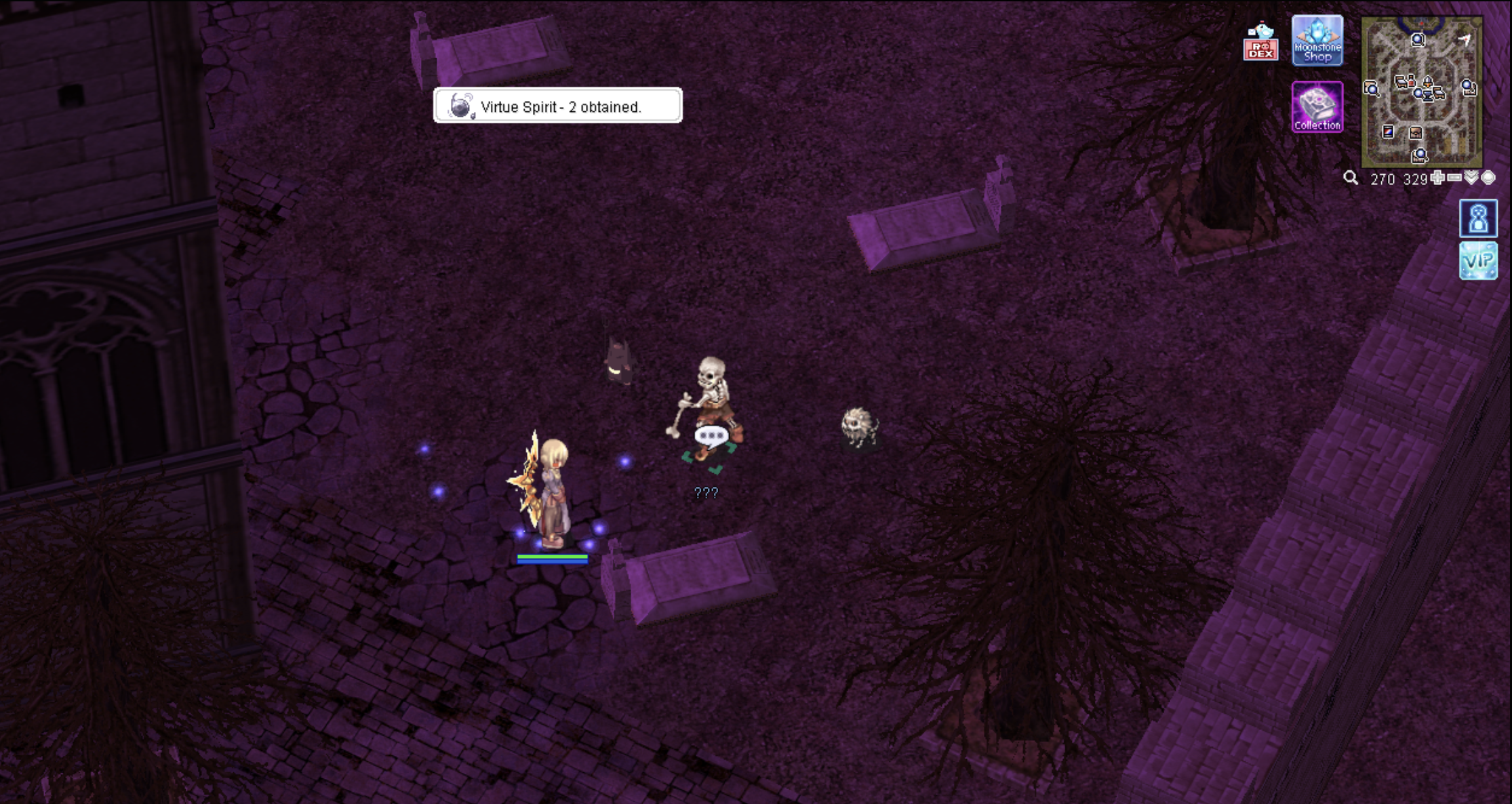Open the hourglass figure icon panel
Screen dimensions: 1512x804
[x=1478, y=218]
